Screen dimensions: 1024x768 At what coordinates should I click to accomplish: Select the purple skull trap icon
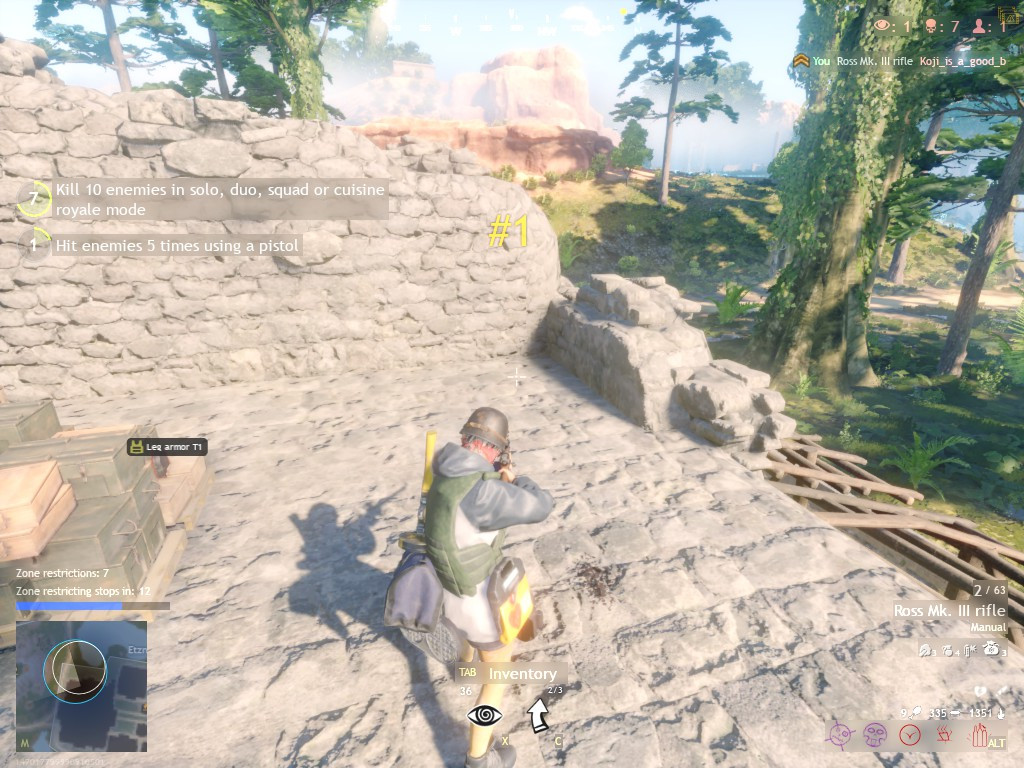[875, 735]
